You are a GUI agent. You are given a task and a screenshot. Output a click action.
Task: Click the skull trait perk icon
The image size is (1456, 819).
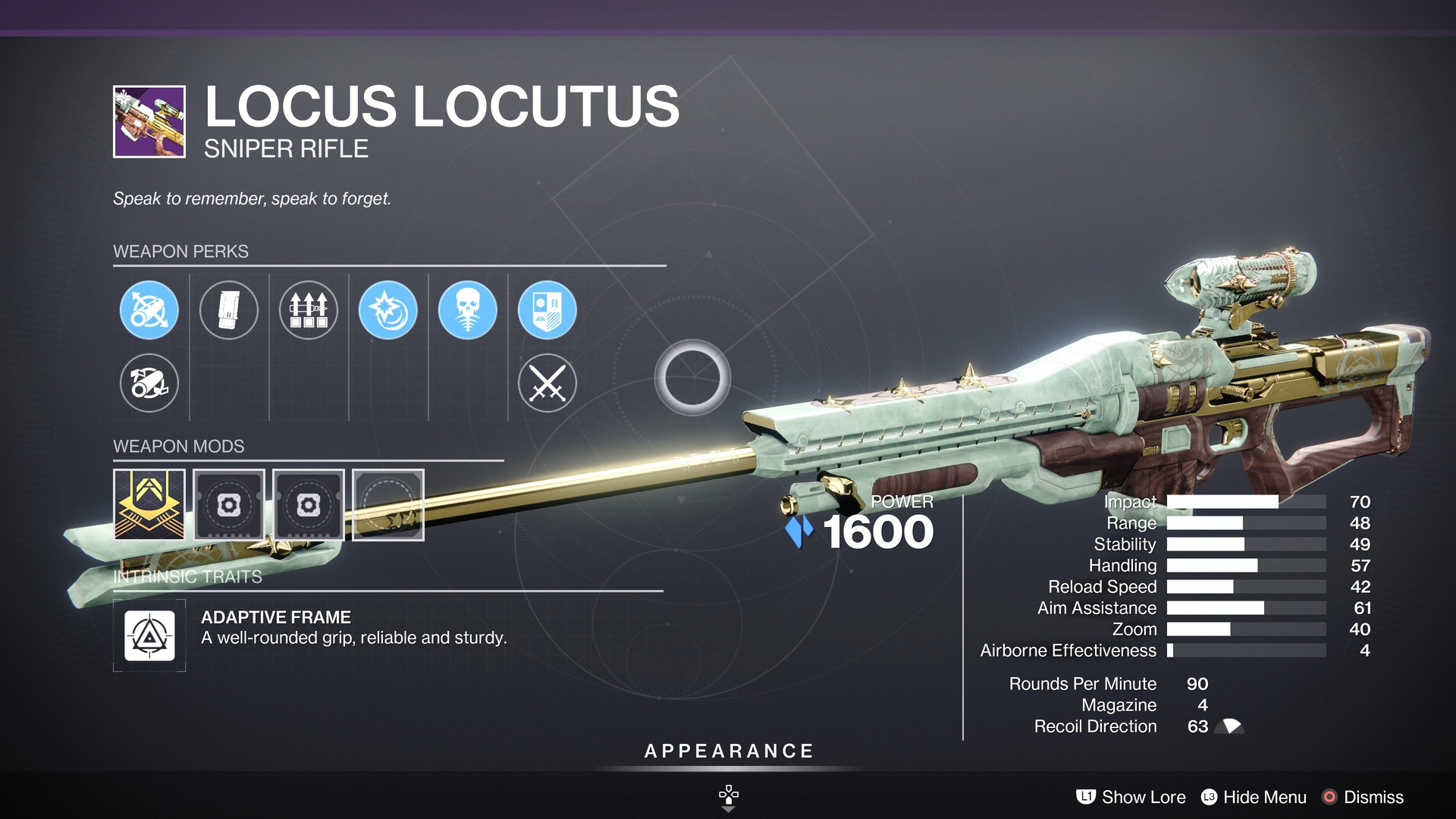pyautogui.click(x=468, y=310)
